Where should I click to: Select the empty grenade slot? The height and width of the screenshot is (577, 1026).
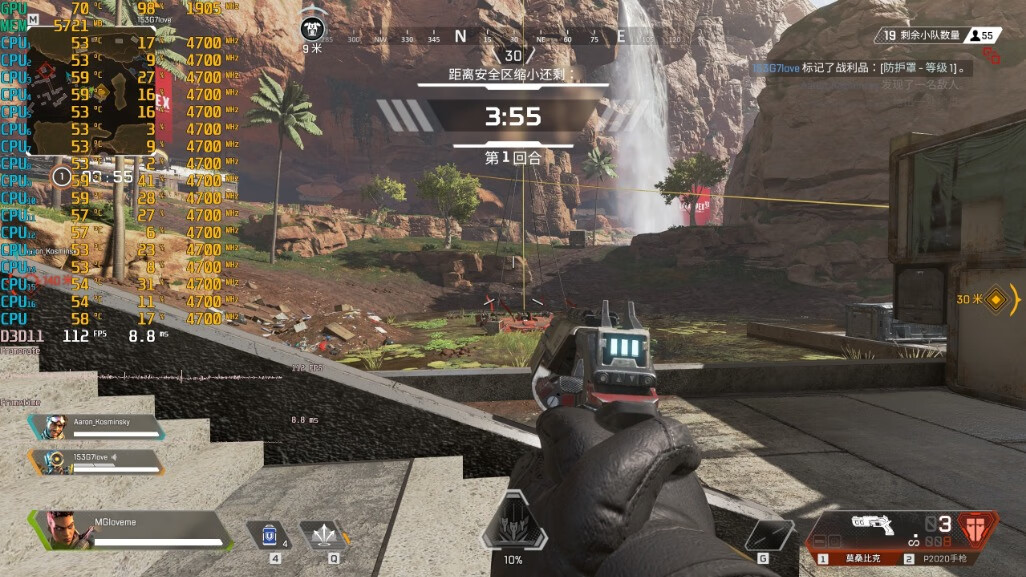click(x=768, y=535)
